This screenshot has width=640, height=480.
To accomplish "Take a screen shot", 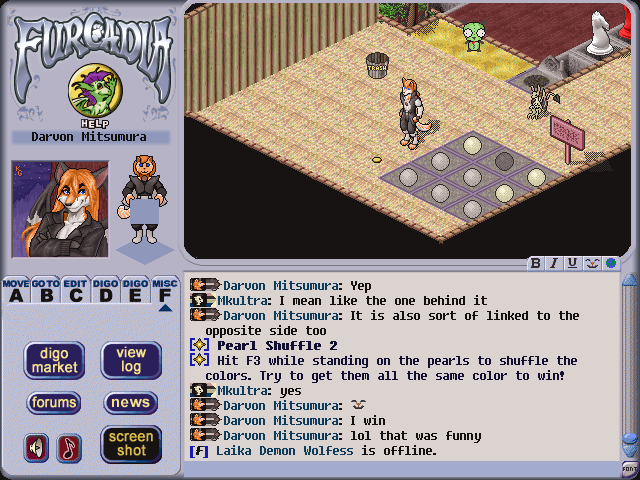I will pyautogui.click(x=131, y=443).
